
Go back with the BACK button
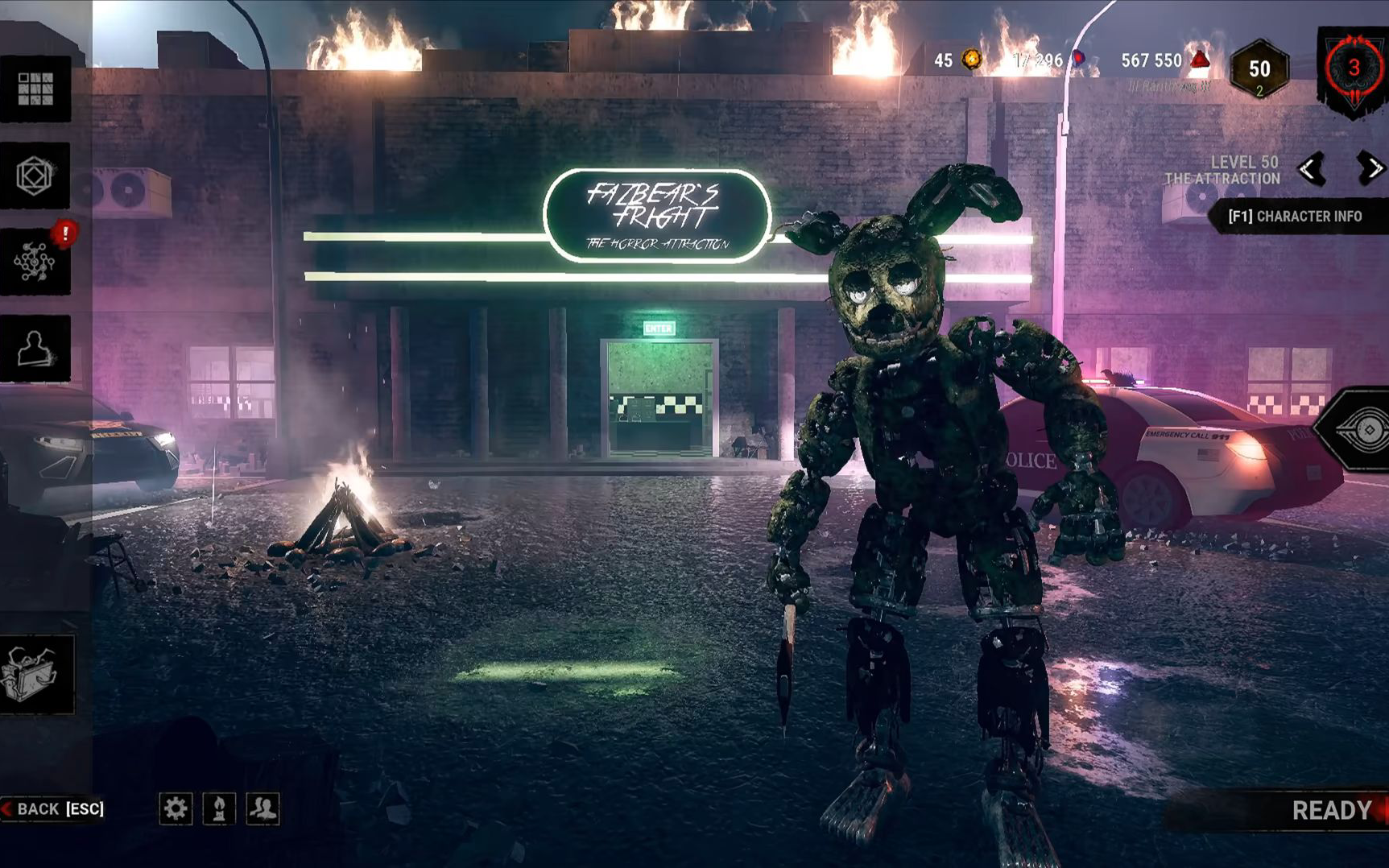55,808
